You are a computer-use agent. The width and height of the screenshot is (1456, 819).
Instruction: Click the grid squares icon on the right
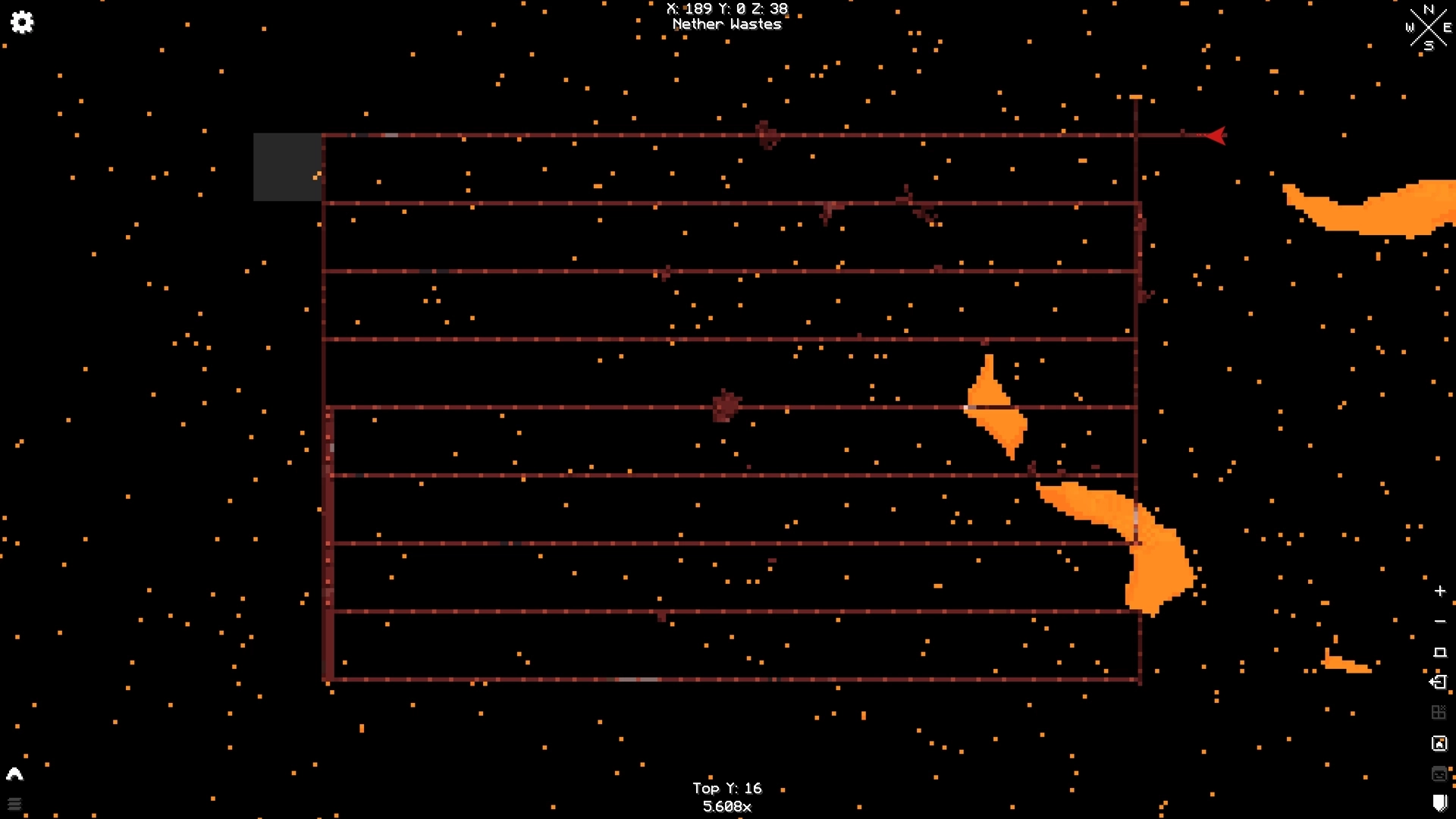[1439, 713]
